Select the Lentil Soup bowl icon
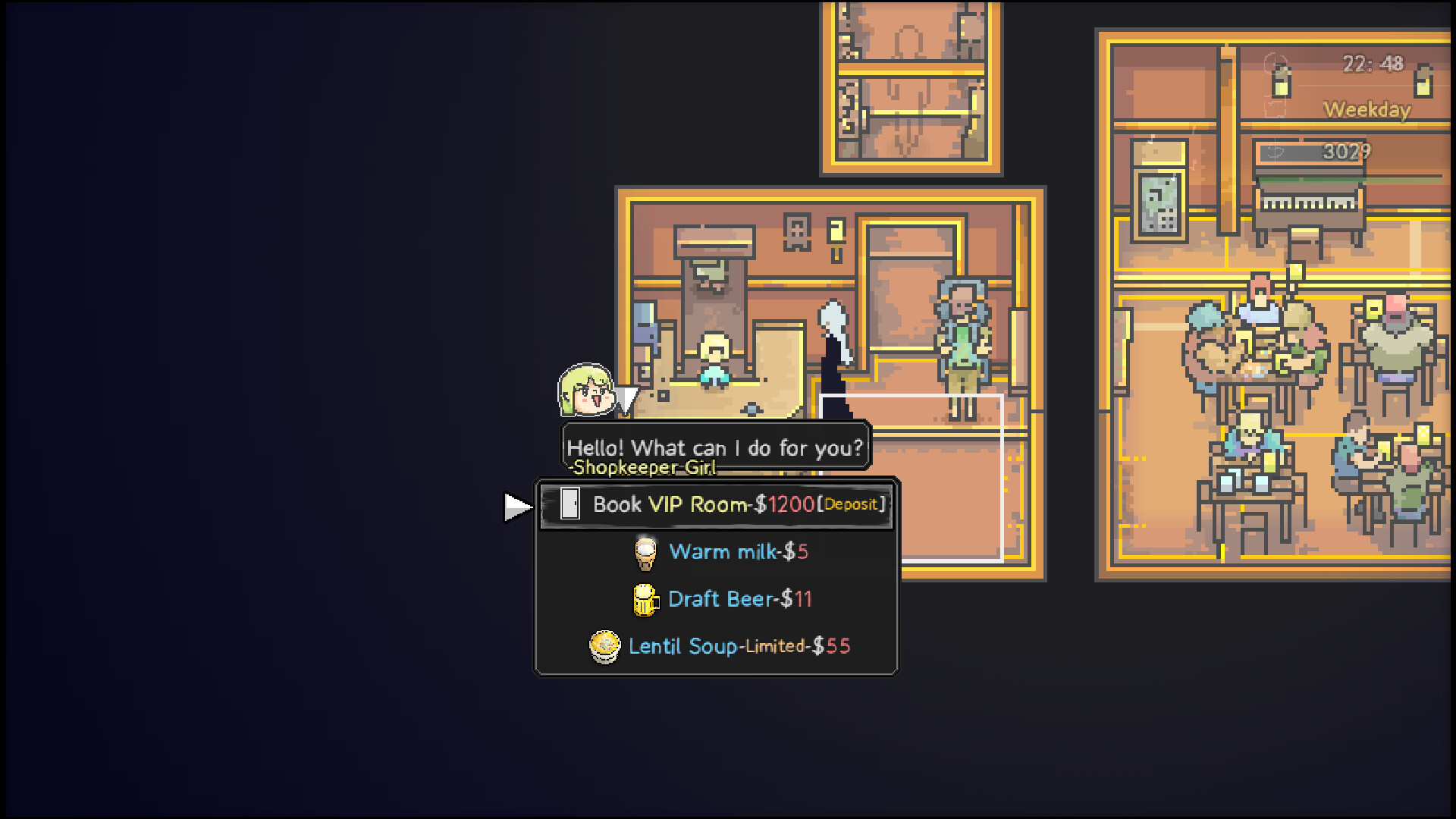The height and width of the screenshot is (819, 1456). (604, 645)
